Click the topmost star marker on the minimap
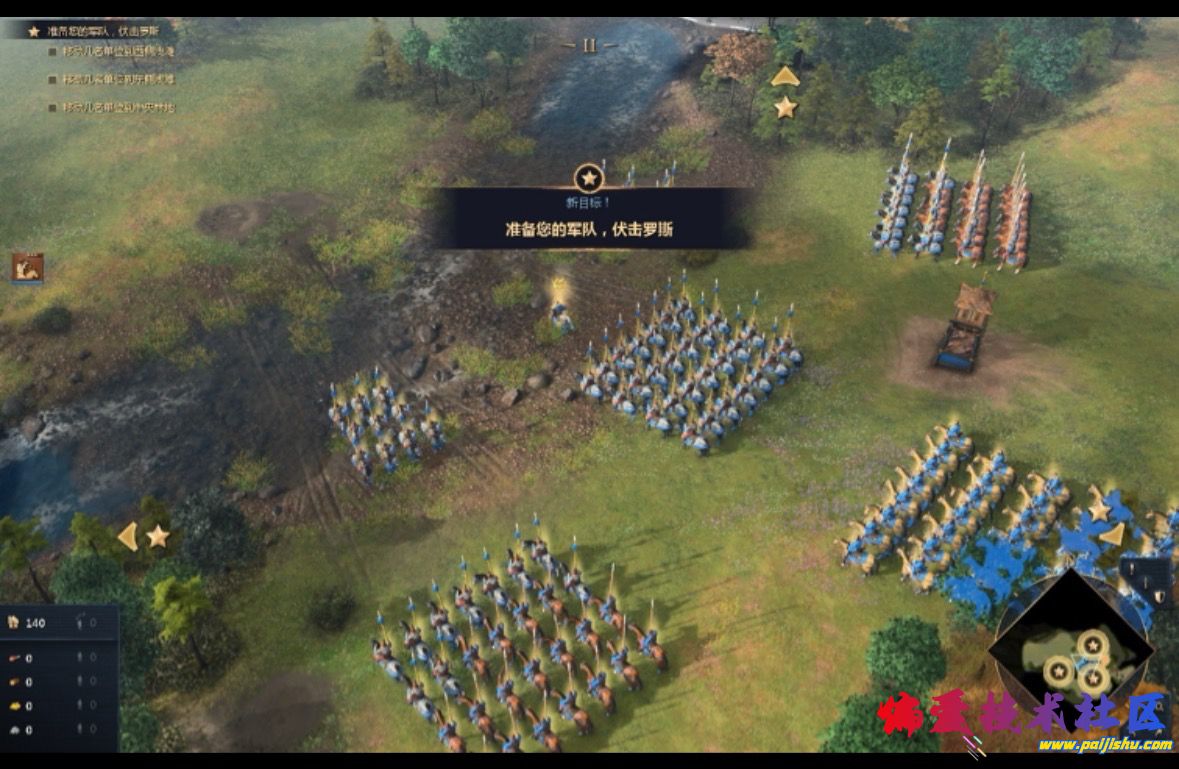 click(1093, 644)
